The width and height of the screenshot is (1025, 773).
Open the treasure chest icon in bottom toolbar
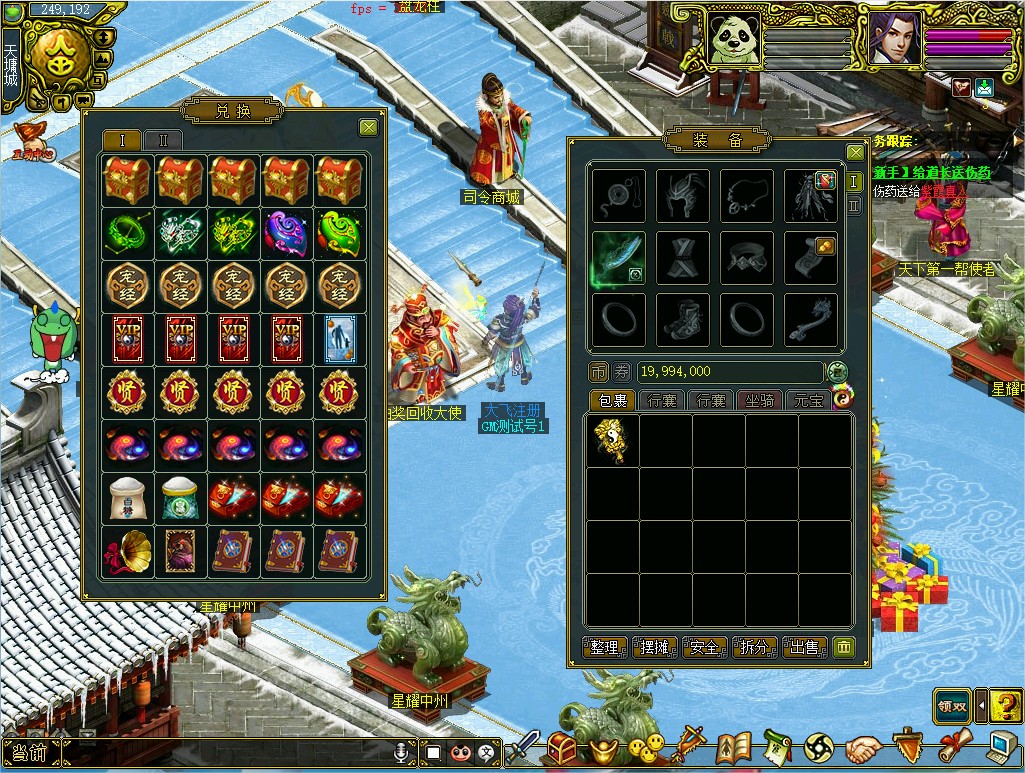563,748
